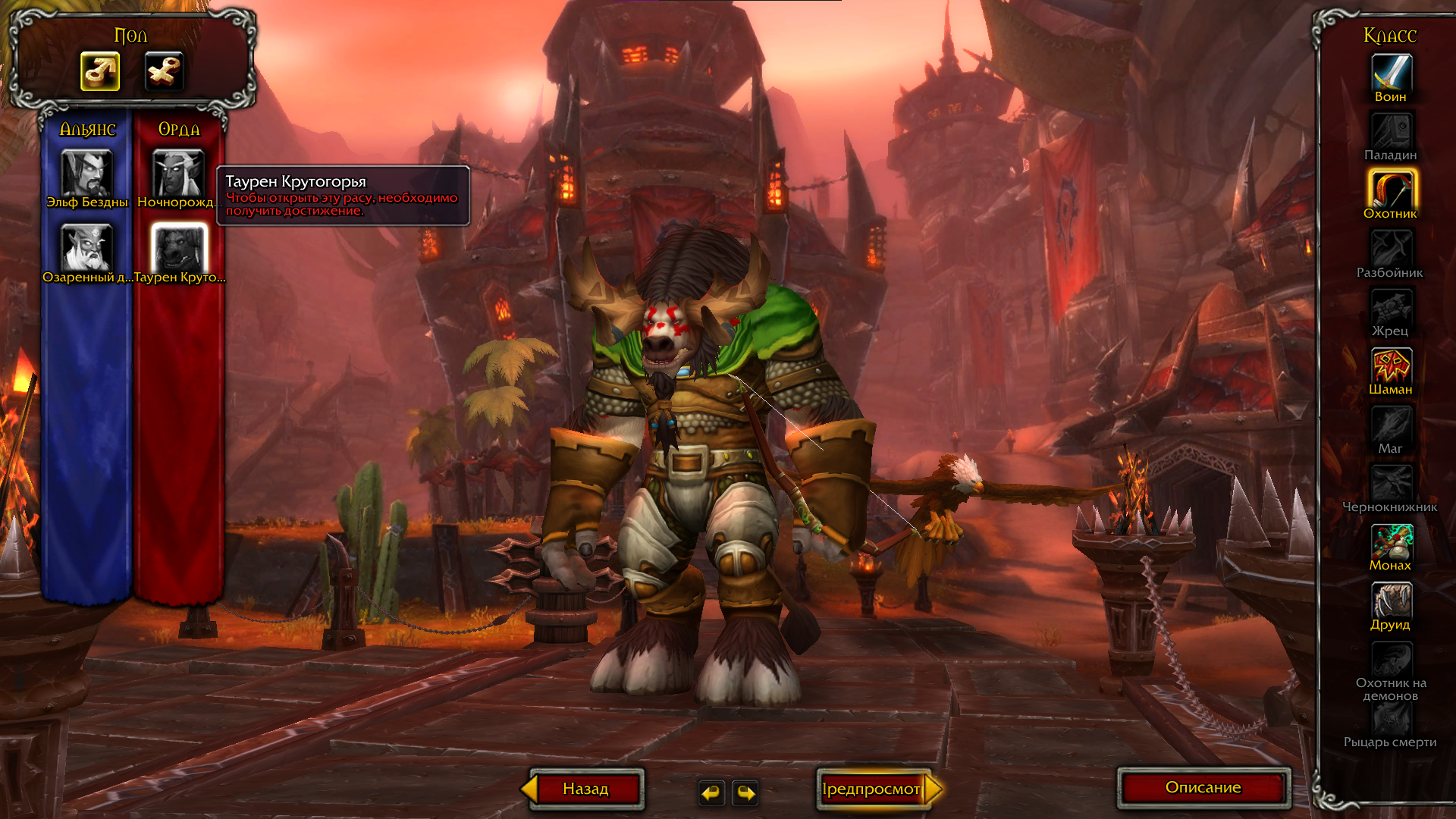1456x819 pixels.
Task: Select the Друид class icon
Action: pos(1391,601)
